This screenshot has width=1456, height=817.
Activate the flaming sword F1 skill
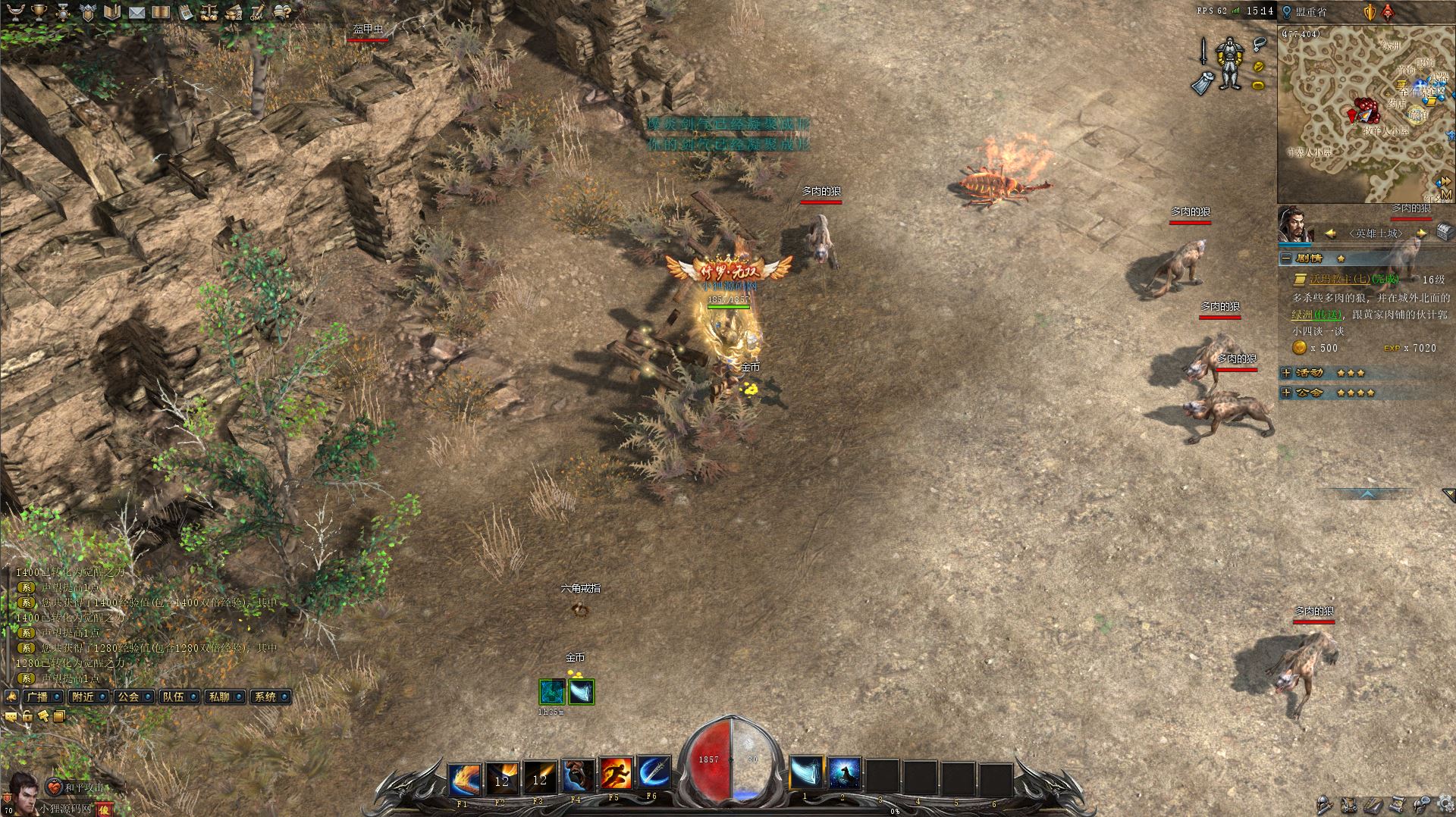[464, 775]
